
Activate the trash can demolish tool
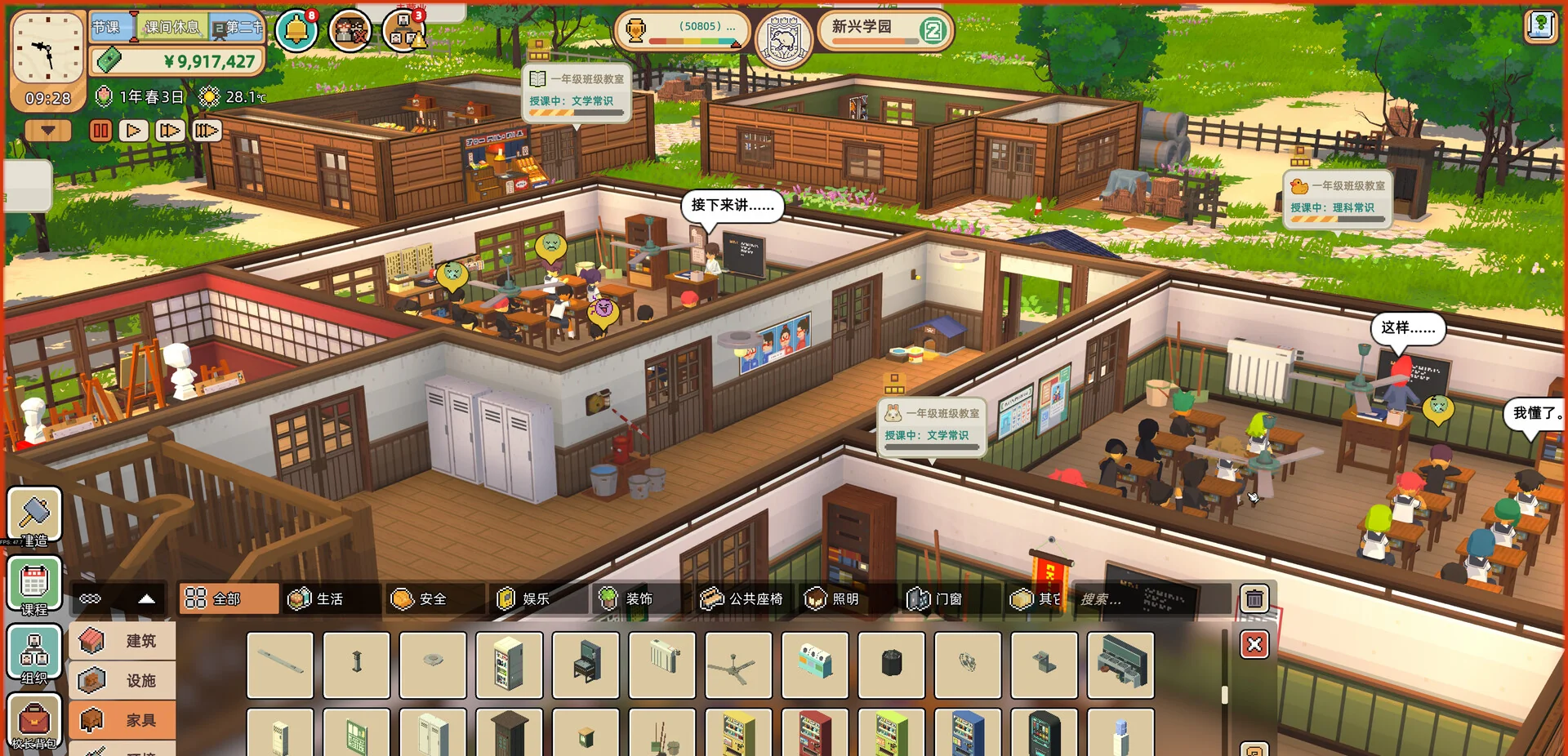[x=1254, y=599]
